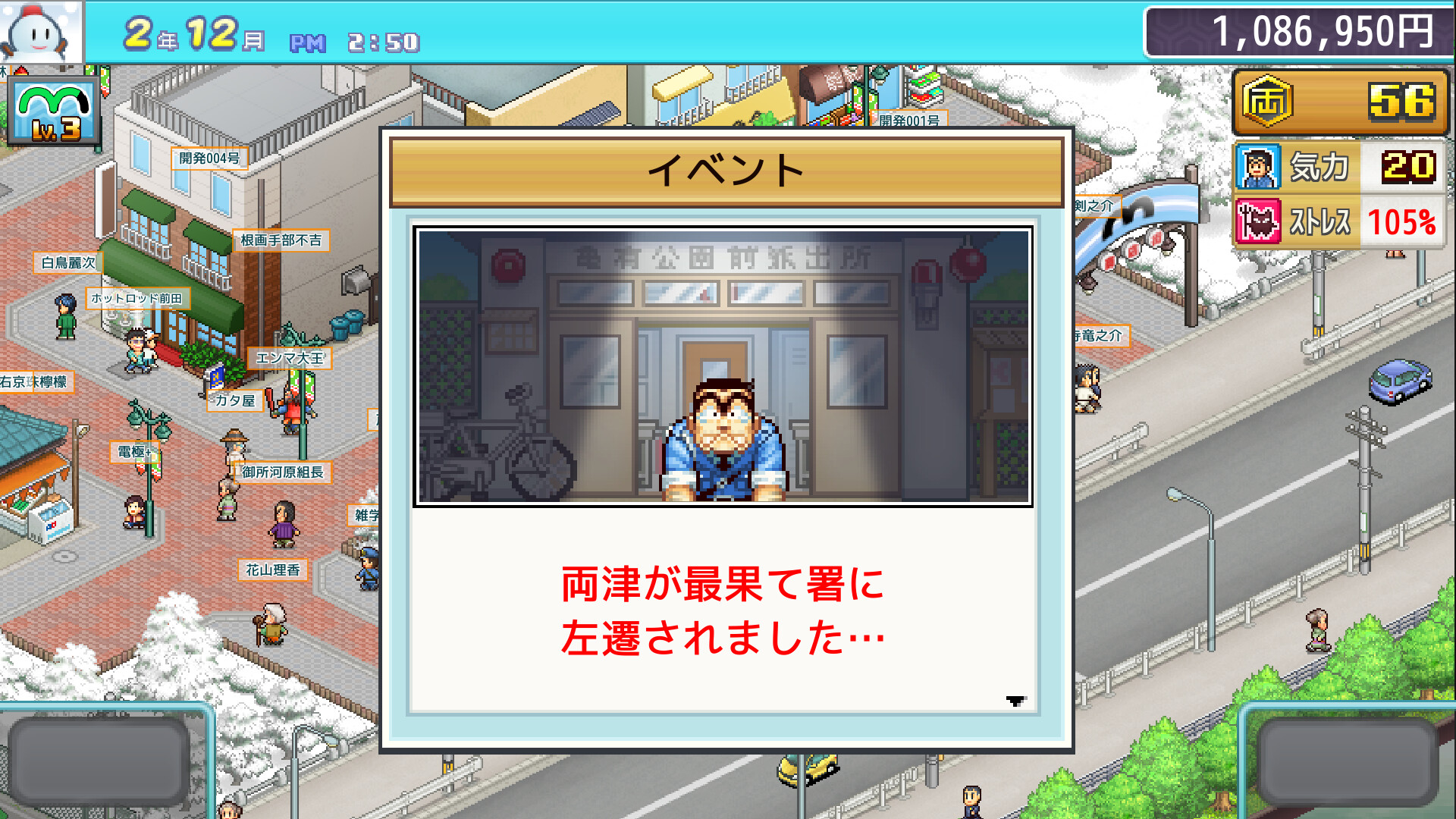Select the エンマ大王 character name tag
Screen dimensions: 1456x819
coord(290,359)
